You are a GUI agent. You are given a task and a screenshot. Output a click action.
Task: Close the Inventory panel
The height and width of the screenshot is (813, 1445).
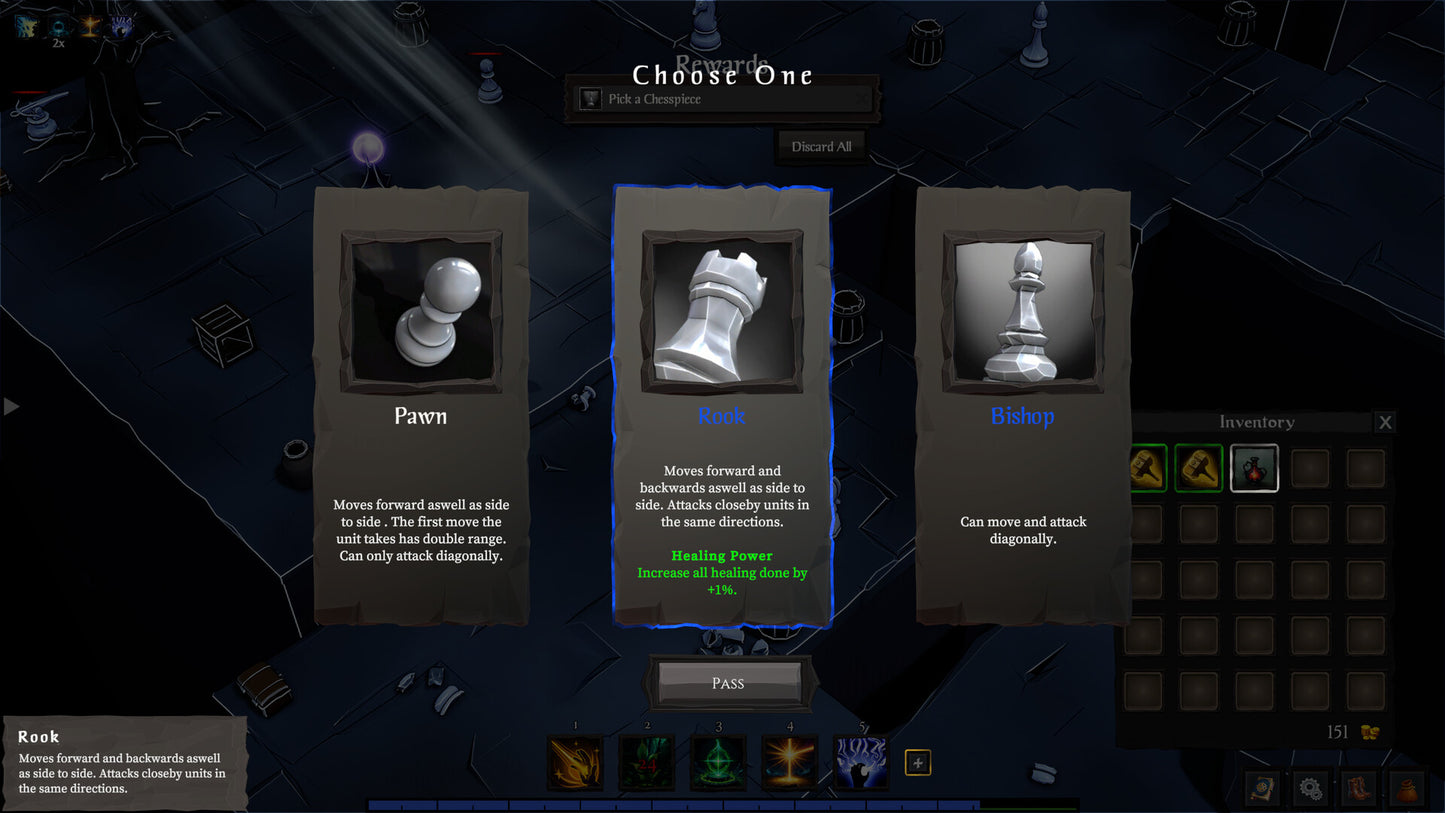[1385, 422]
